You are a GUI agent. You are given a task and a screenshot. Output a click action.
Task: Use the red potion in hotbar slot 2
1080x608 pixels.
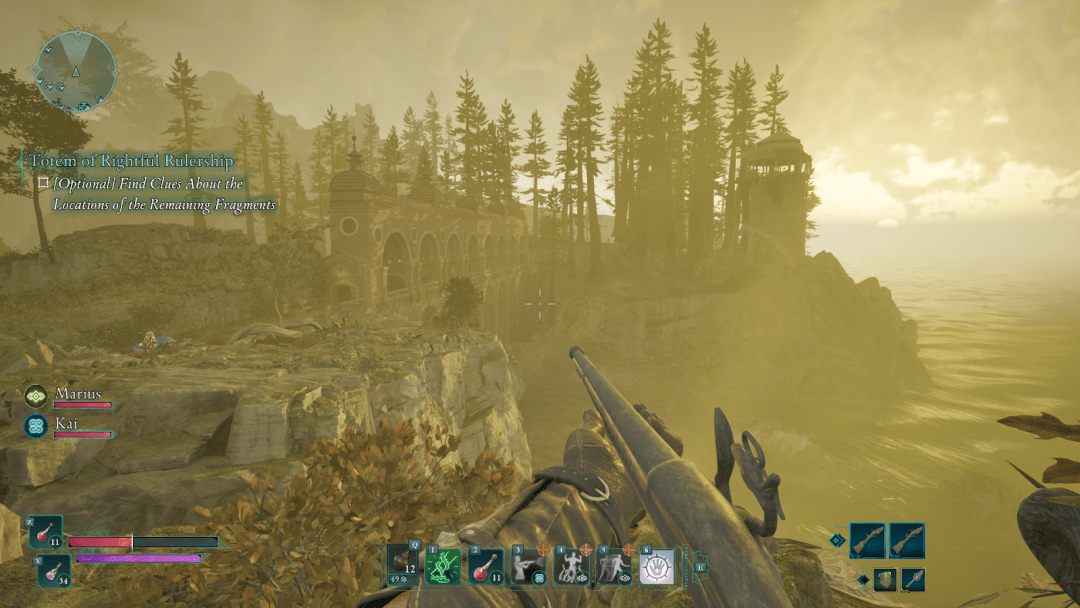[484, 567]
